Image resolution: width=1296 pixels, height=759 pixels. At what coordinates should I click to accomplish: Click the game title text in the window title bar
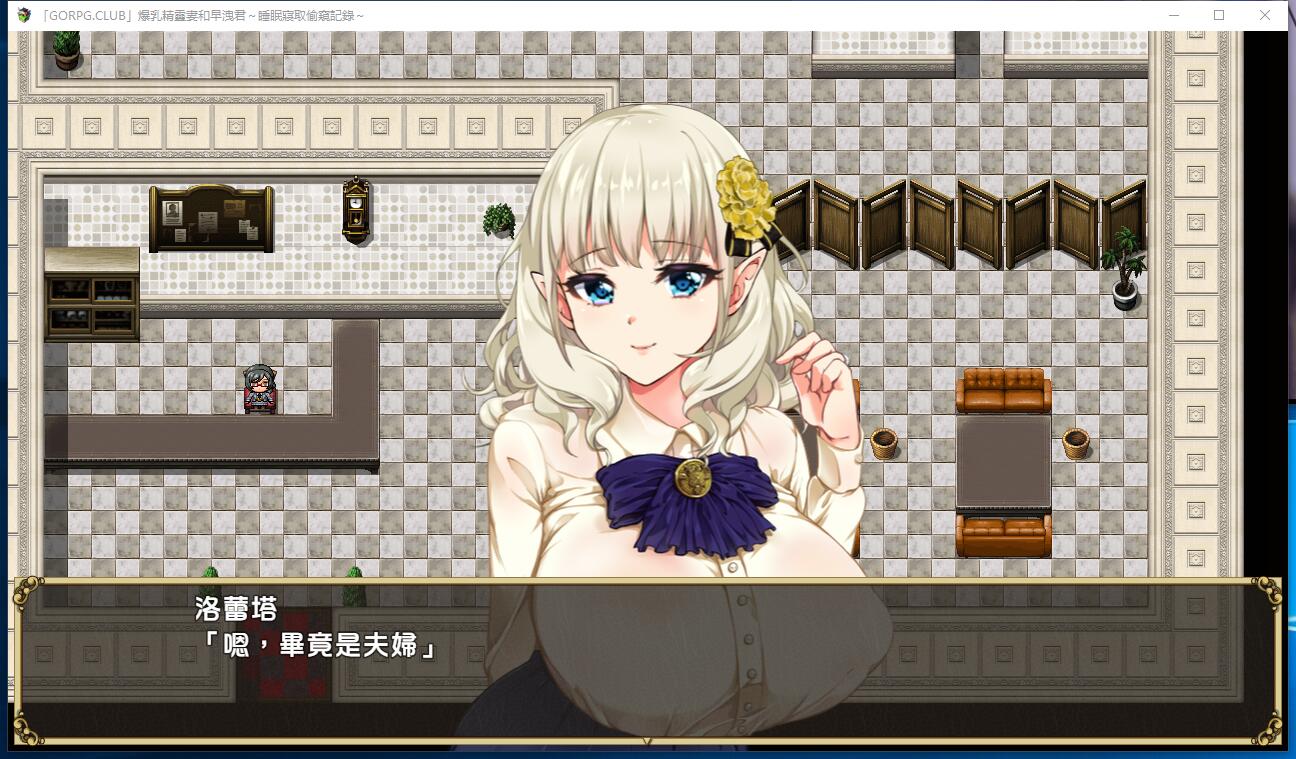(200, 14)
